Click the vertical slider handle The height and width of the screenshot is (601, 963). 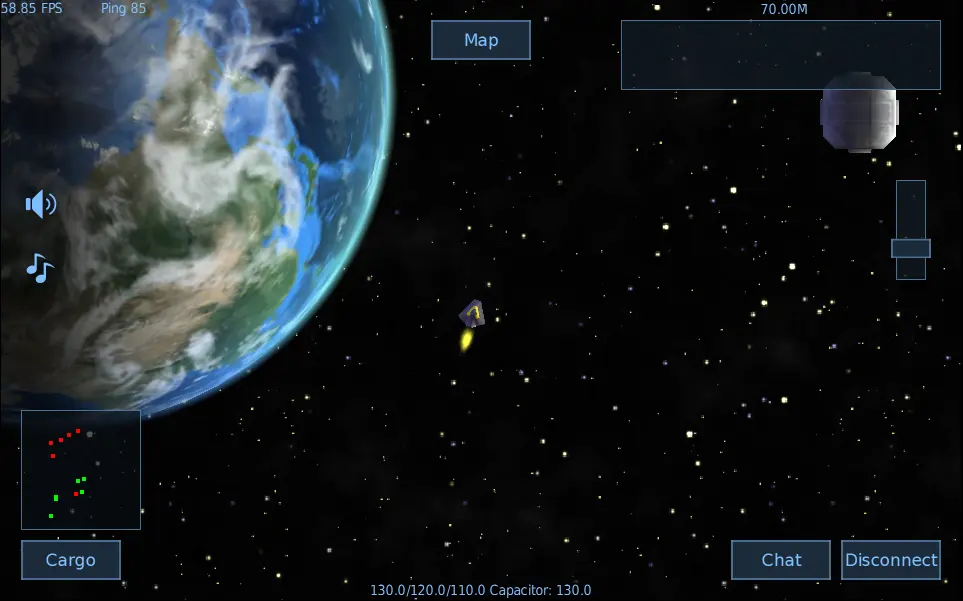coord(911,248)
